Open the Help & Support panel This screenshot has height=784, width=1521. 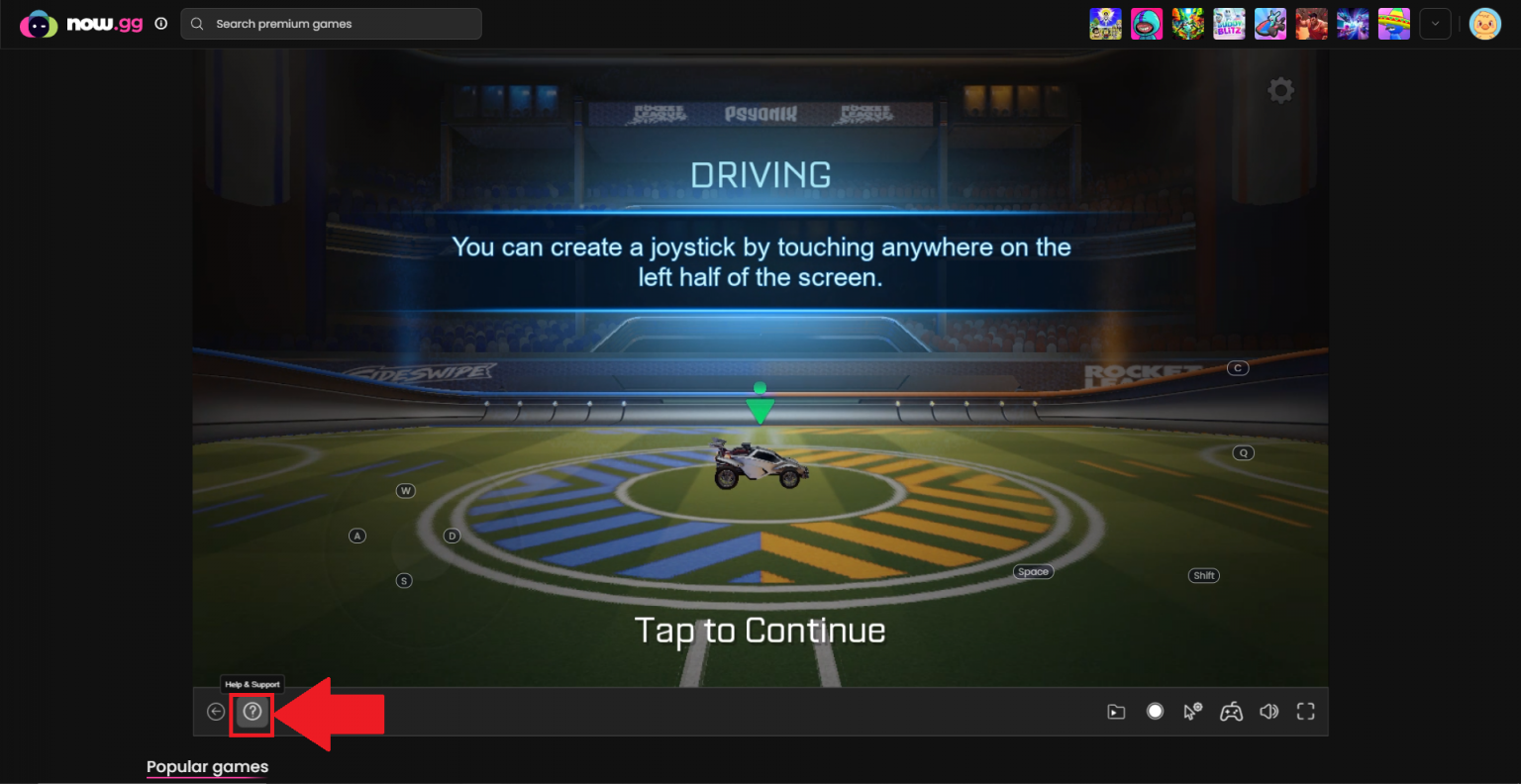pos(252,711)
